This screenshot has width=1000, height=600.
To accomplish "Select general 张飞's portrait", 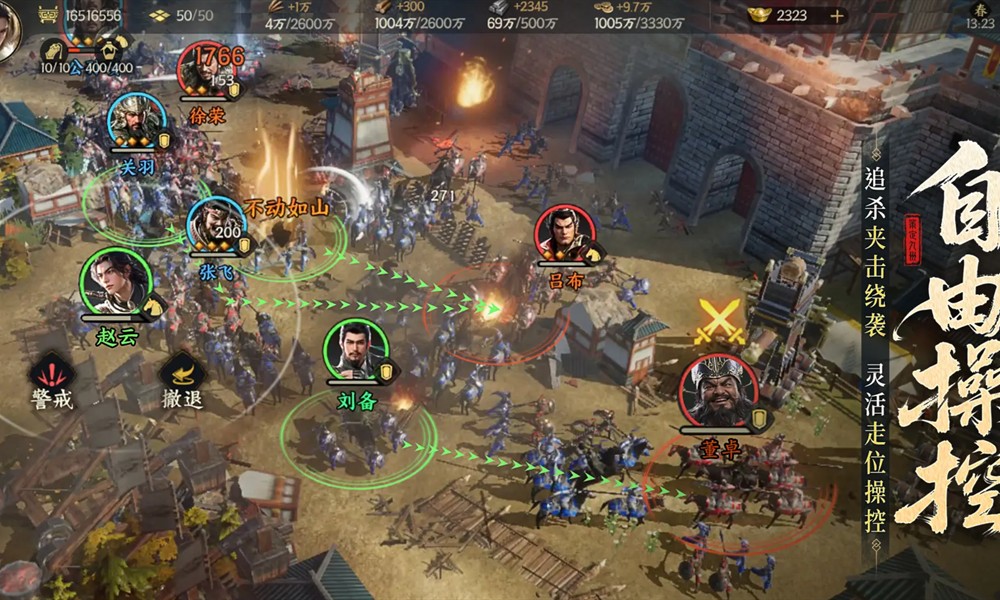I will pos(216,225).
